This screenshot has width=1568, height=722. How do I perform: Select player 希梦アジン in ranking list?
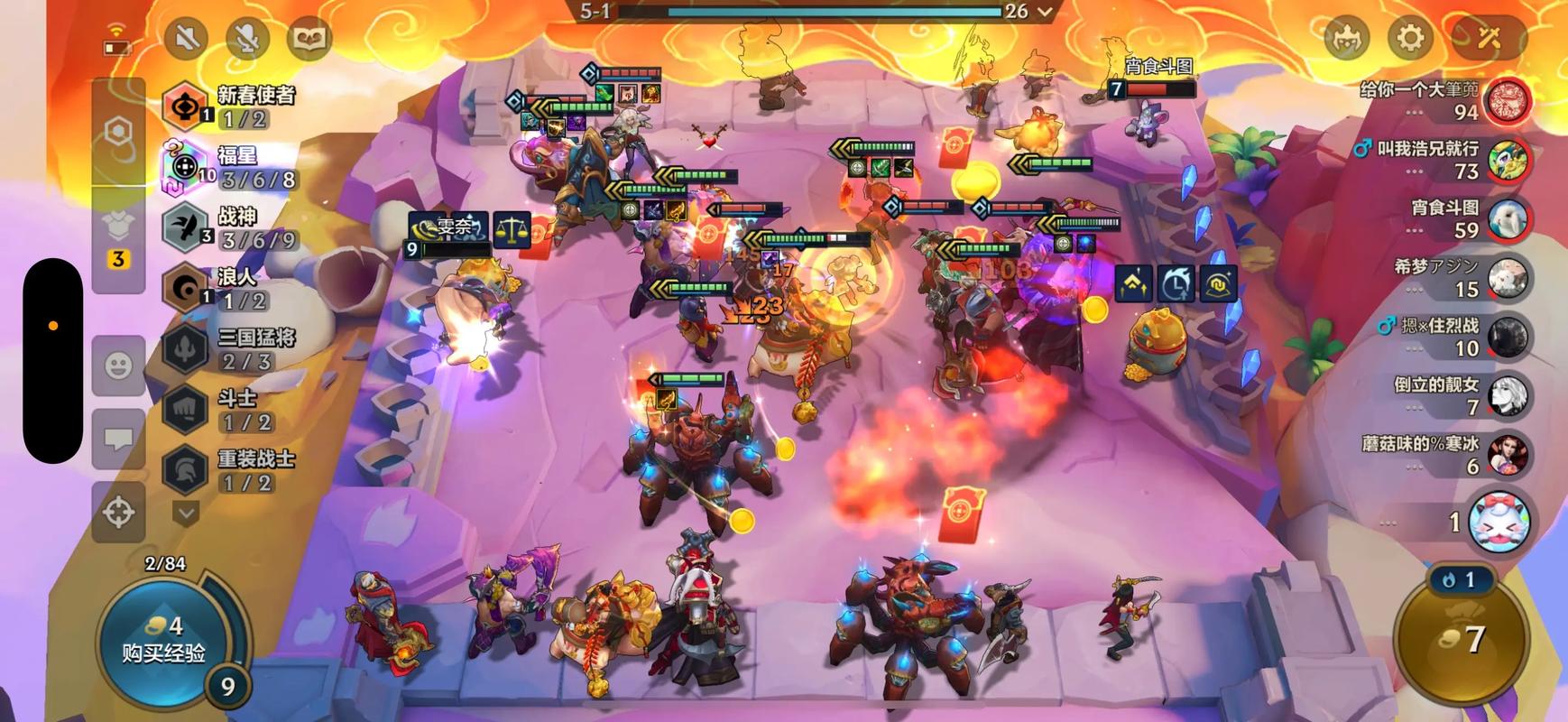click(x=1443, y=277)
